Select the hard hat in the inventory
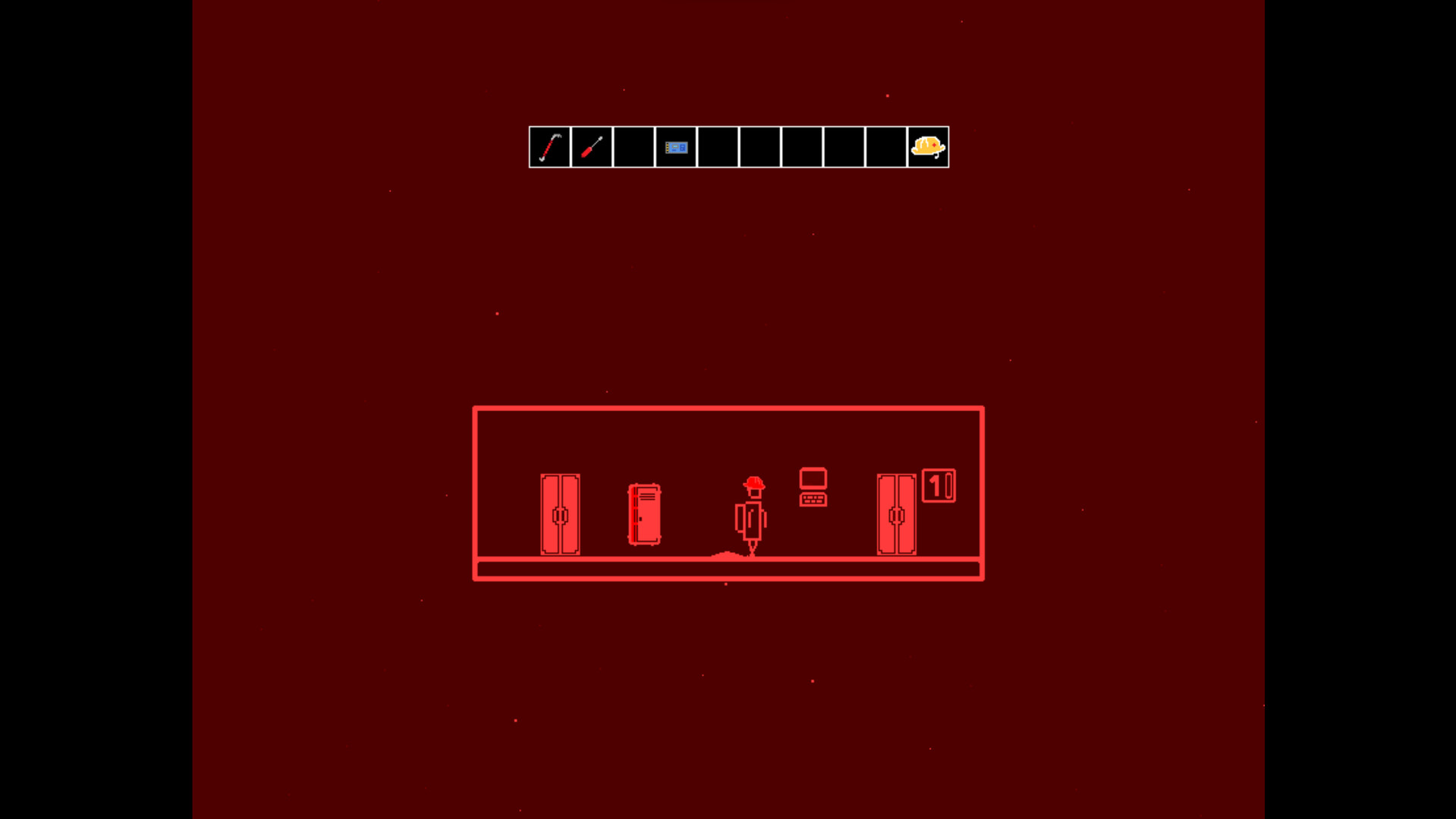1456x819 pixels. [x=928, y=147]
